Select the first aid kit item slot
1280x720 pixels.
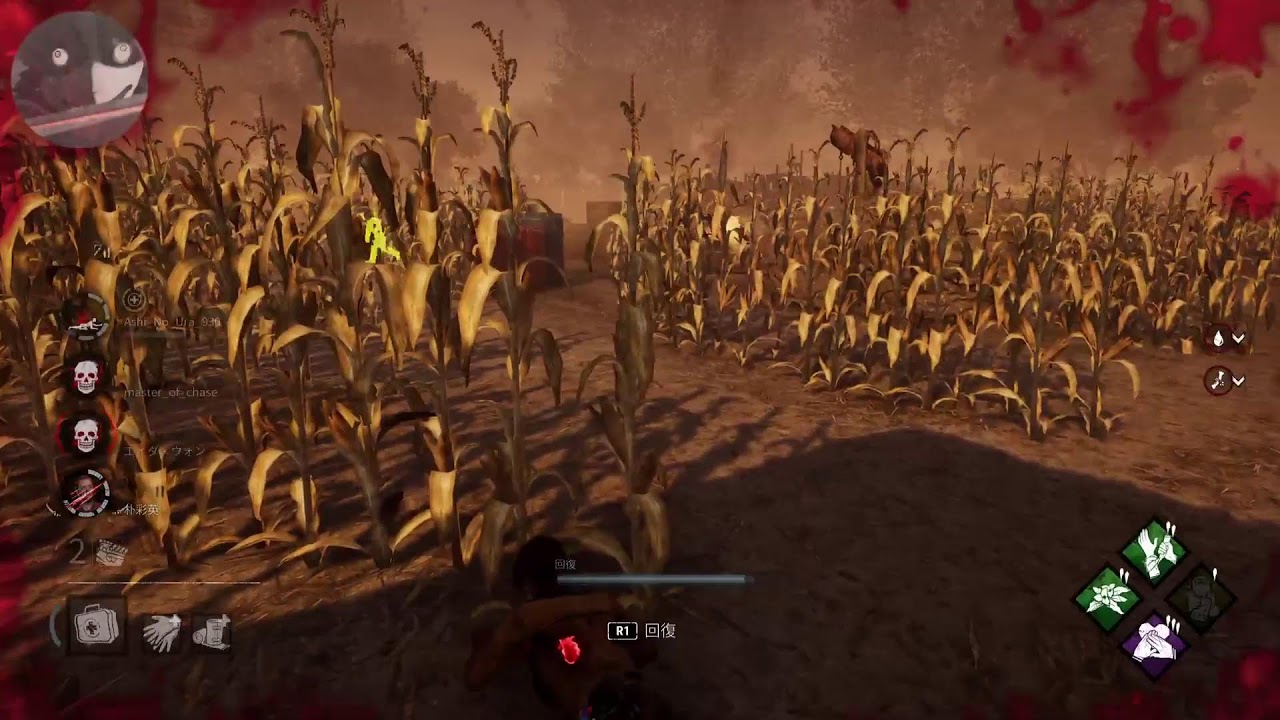(x=96, y=627)
